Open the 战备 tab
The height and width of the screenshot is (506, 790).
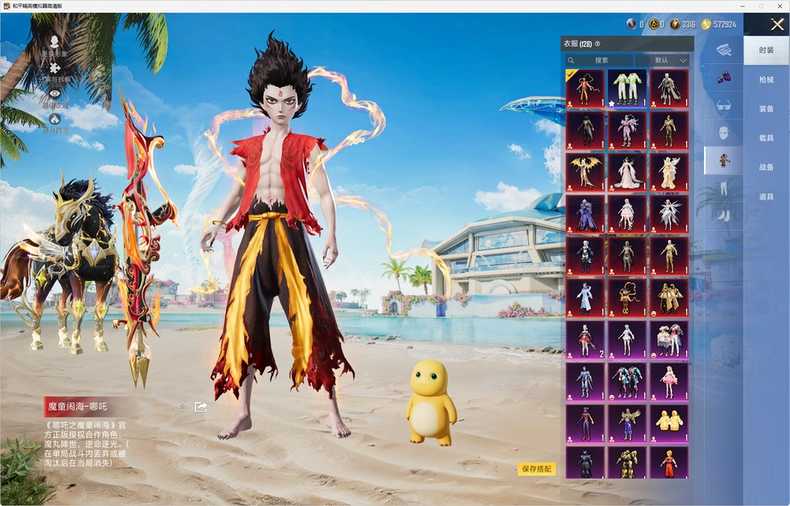pyautogui.click(x=766, y=167)
